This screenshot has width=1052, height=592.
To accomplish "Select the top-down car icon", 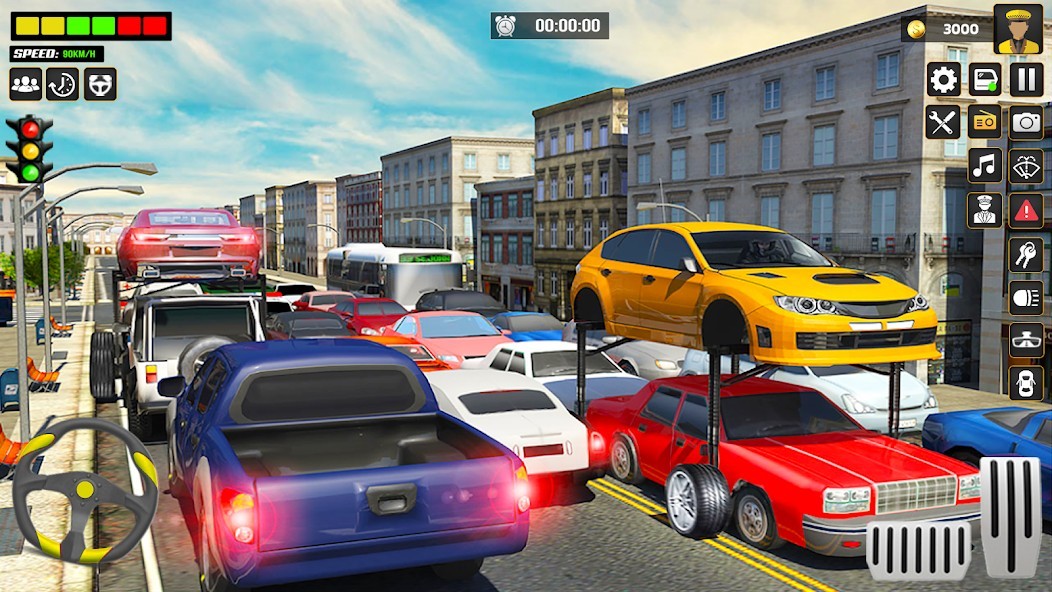I will pyautogui.click(x=1026, y=383).
